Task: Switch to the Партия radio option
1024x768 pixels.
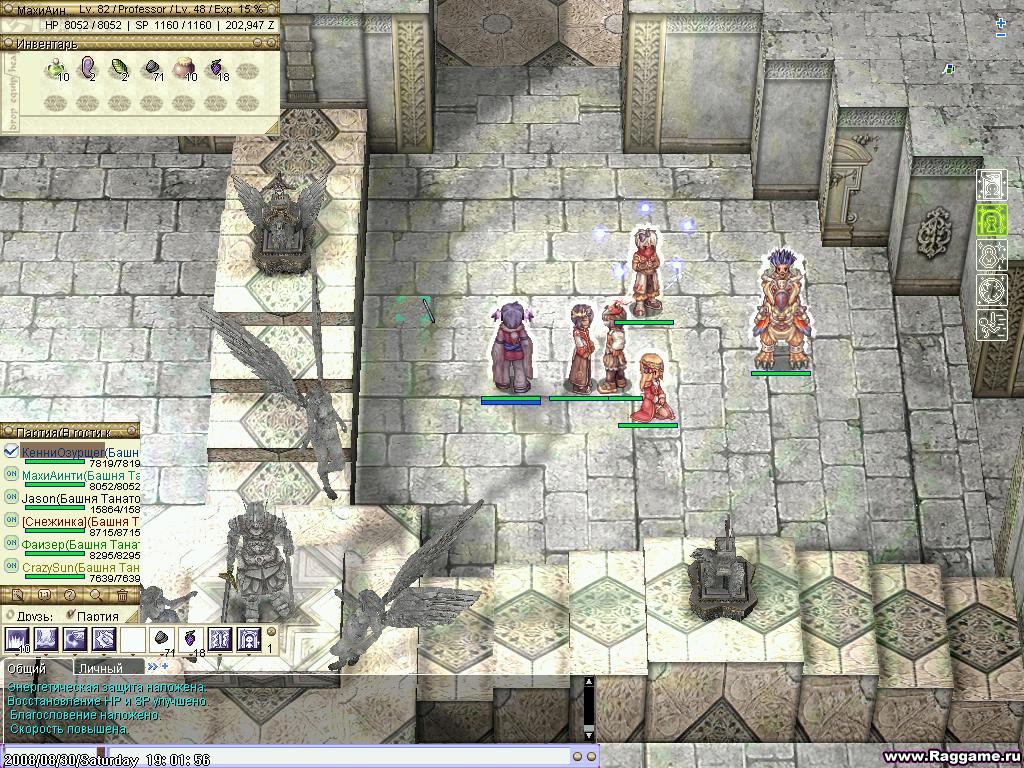Action: (69, 616)
